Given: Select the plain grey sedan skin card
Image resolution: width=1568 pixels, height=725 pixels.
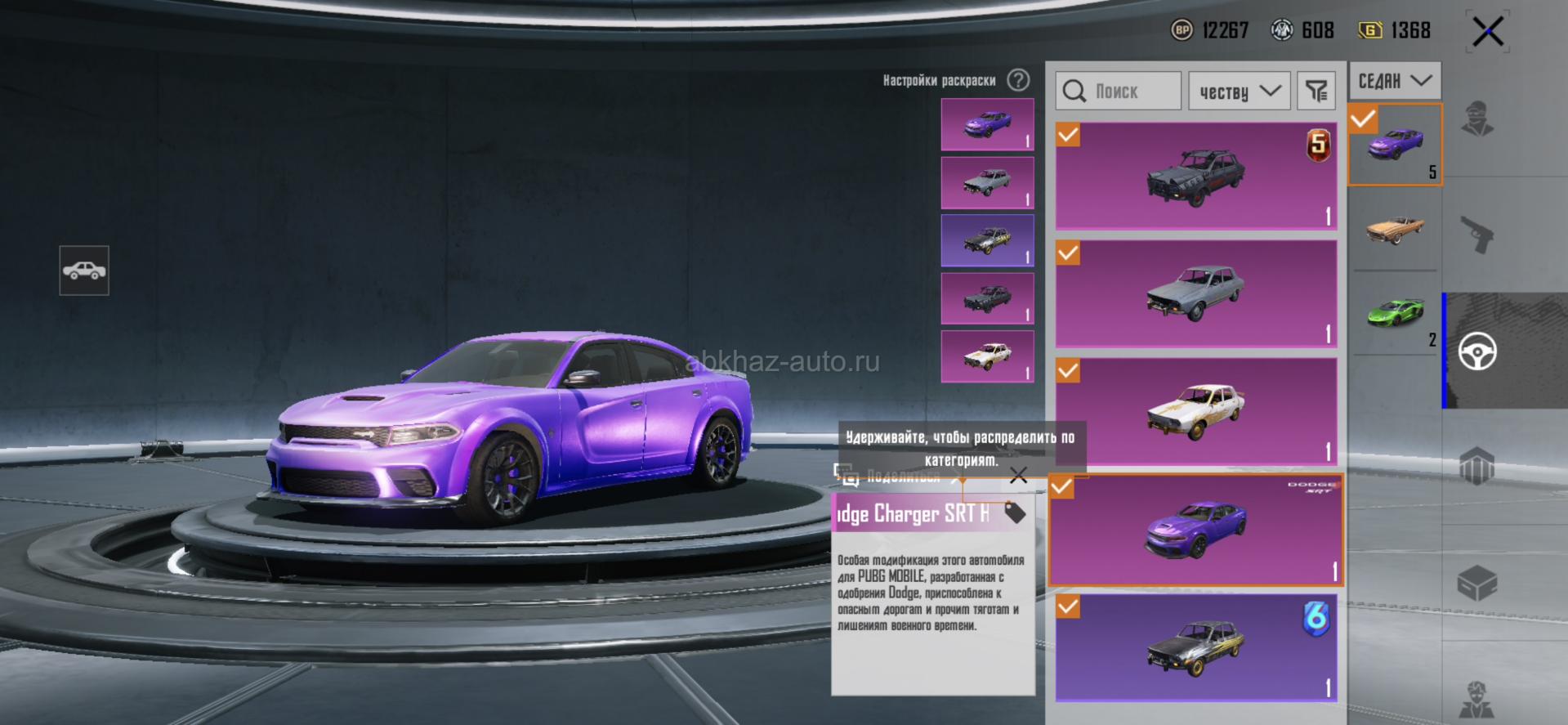Looking at the screenshot, I should 1196,293.
